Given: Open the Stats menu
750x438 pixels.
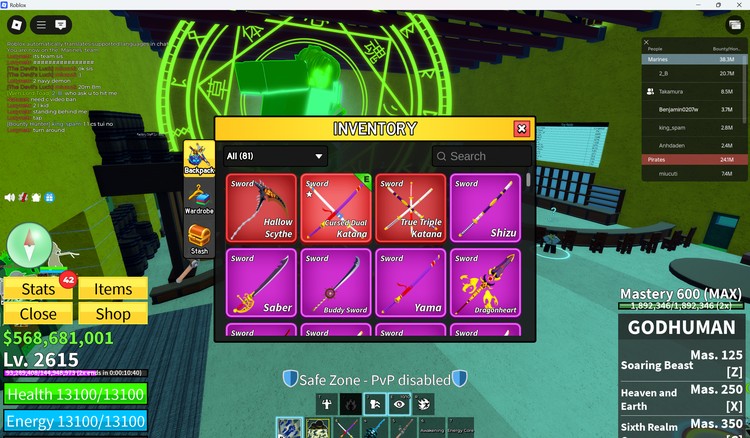Looking at the screenshot, I should (38, 289).
